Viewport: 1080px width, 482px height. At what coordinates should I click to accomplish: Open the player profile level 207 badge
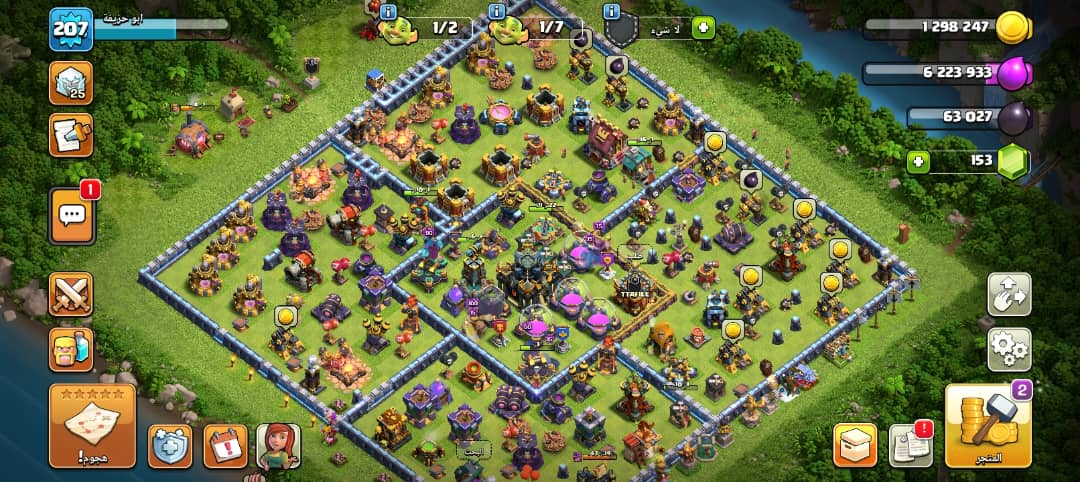[71, 30]
